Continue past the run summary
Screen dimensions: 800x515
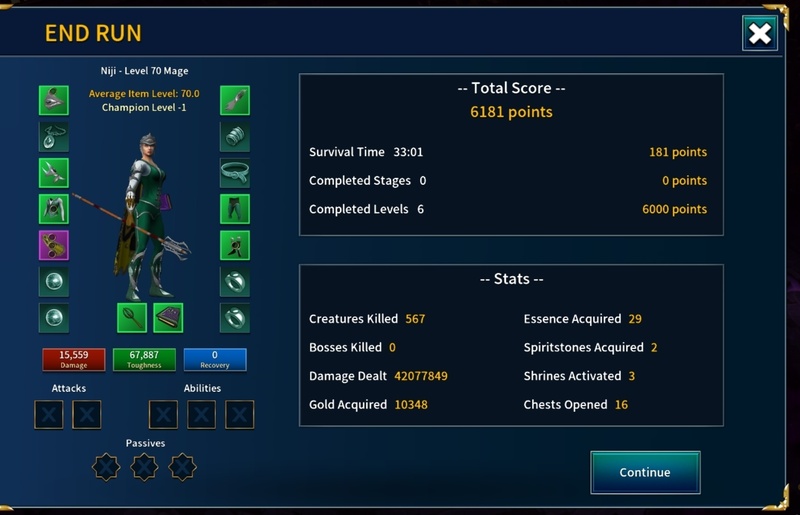(645, 472)
